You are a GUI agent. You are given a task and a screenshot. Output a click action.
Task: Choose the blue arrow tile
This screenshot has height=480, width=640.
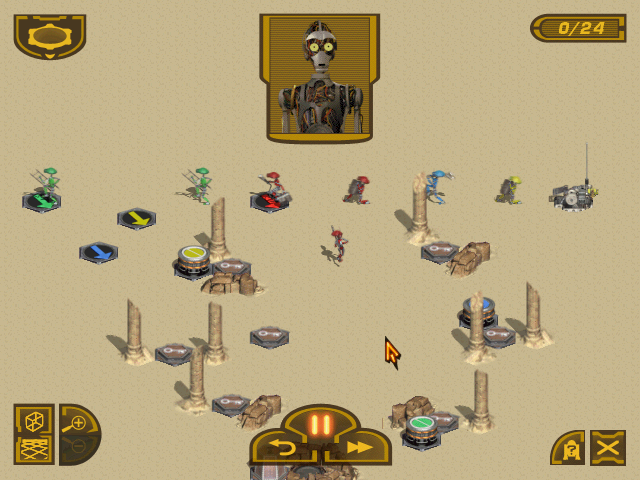point(98,252)
